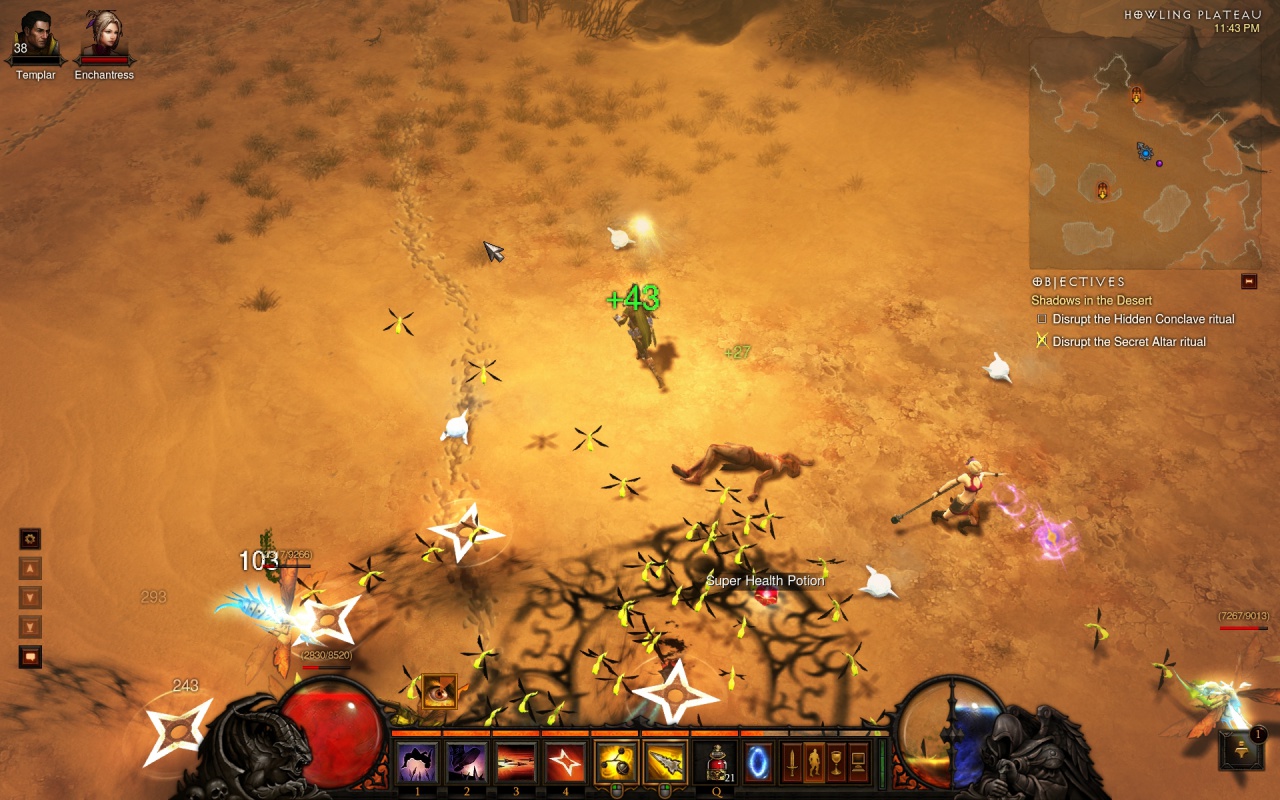1280x800 pixels.
Task: Select the Shadows in the Desert quest
Action: 1091,300
